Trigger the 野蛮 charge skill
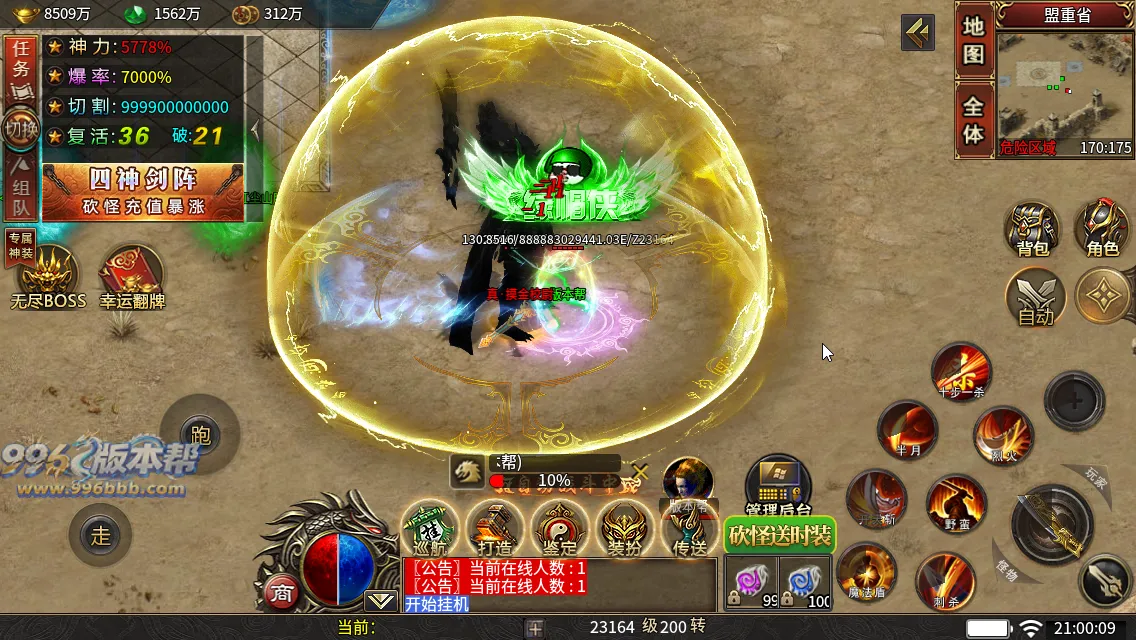The image size is (1136, 640). coord(956,503)
